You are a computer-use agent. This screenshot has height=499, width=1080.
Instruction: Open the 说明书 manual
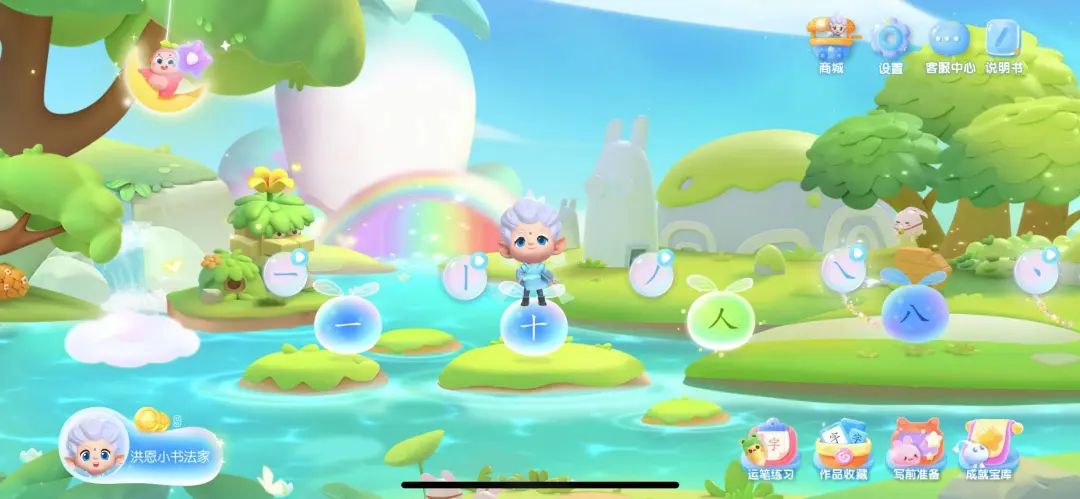(1003, 43)
